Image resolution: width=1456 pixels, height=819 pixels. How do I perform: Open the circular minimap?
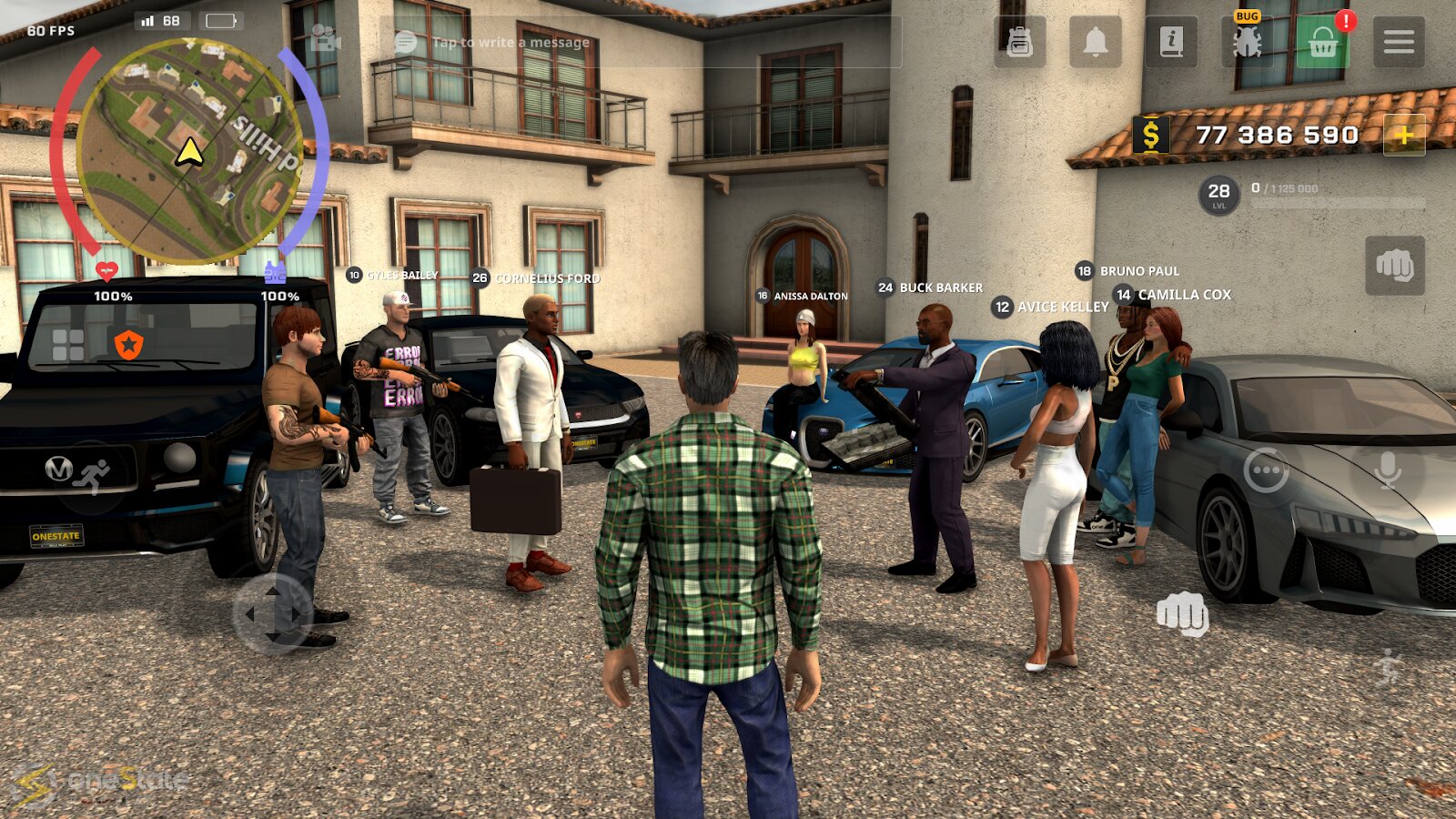click(x=189, y=151)
